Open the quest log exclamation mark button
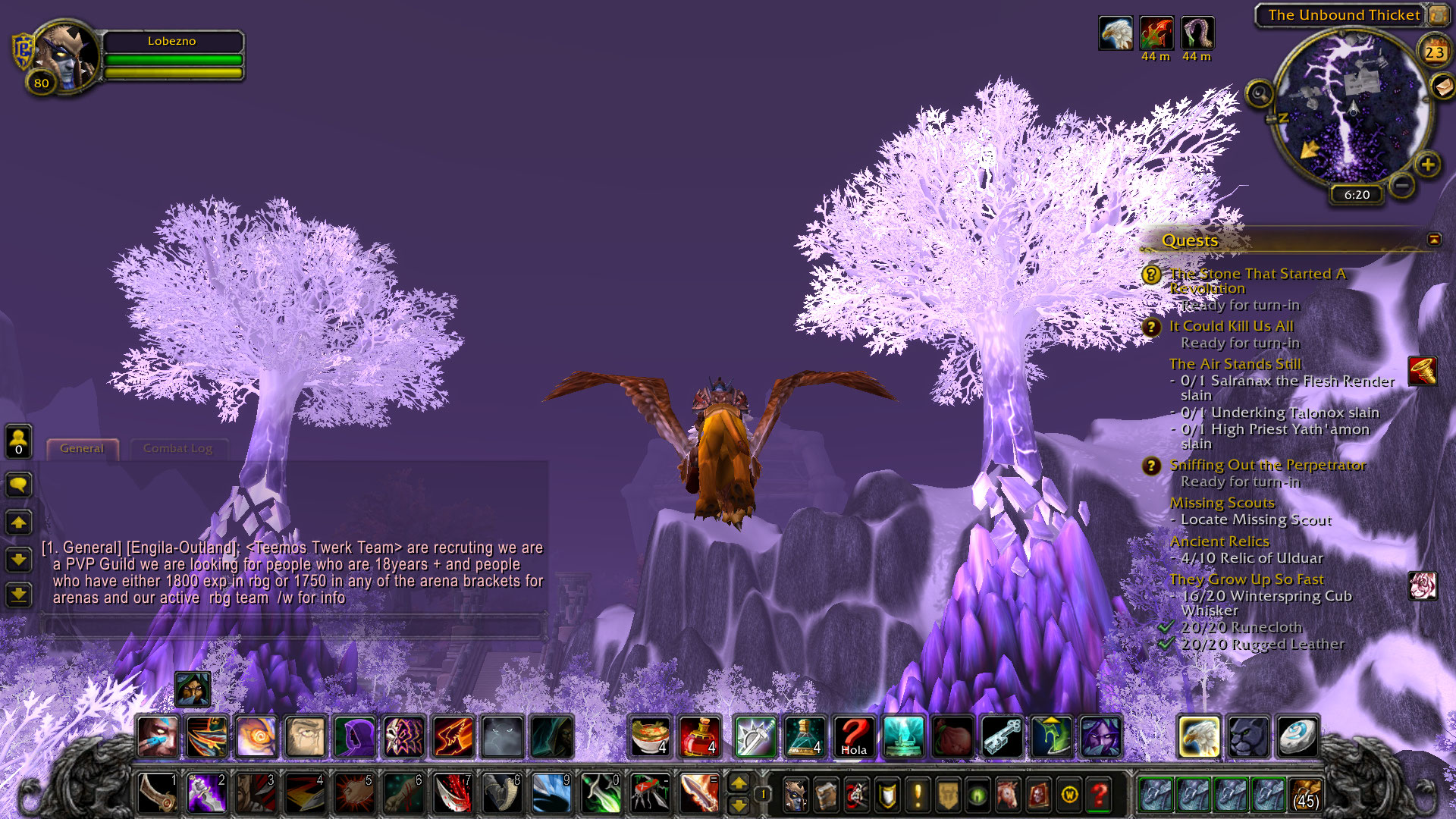1456x819 pixels. tap(918, 795)
